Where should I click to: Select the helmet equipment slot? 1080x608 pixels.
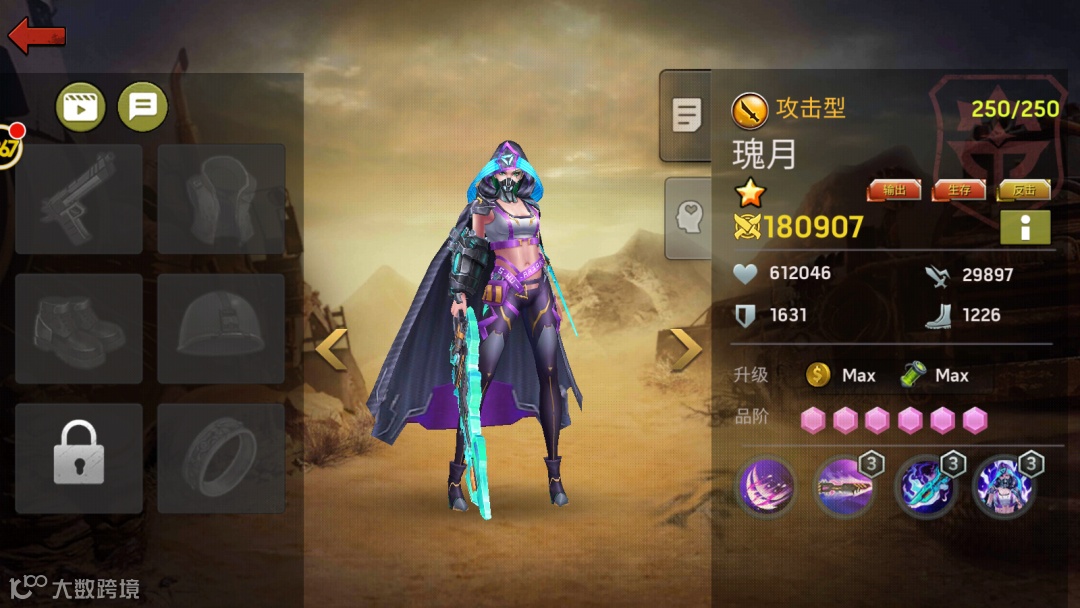[221, 328]
